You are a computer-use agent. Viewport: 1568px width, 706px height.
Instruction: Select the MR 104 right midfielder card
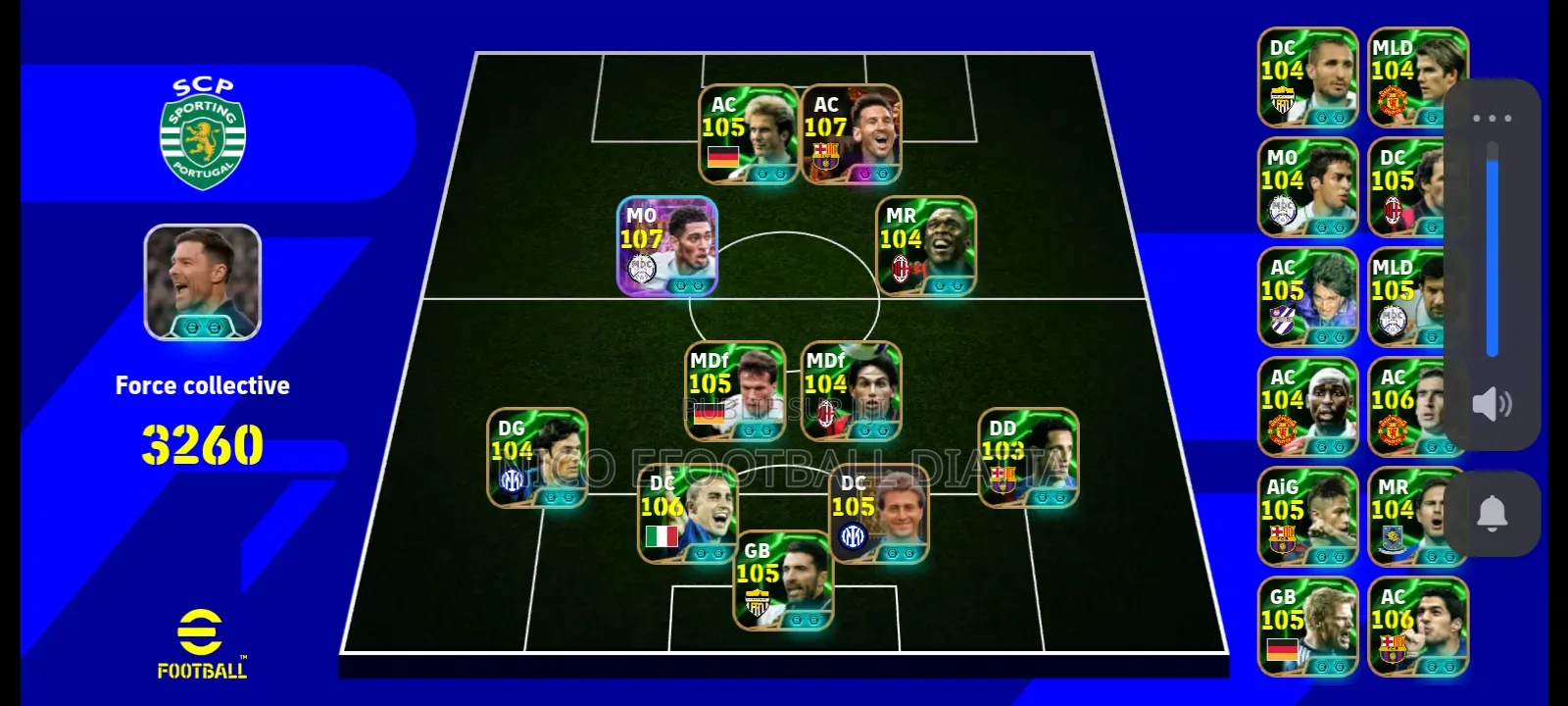click(925, 245)
